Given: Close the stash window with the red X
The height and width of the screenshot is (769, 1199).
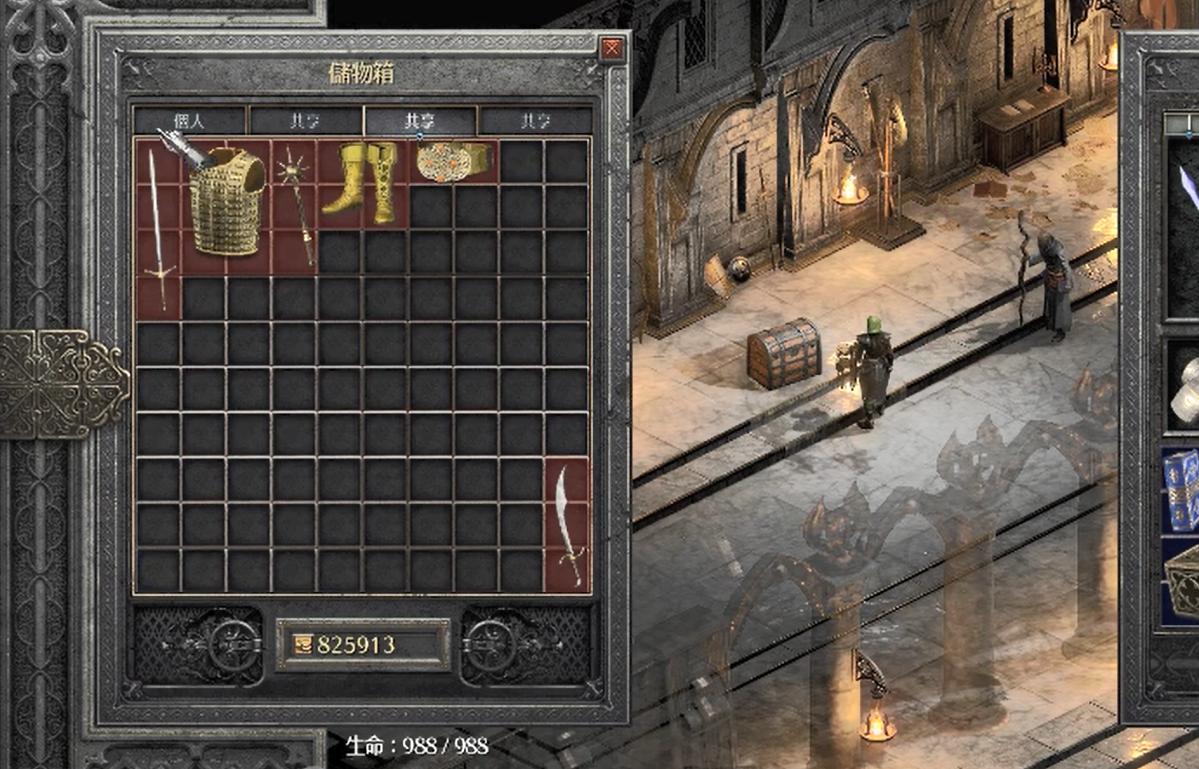Looking at the screenshot, I should pyautogui.click(x=612, y=48).
